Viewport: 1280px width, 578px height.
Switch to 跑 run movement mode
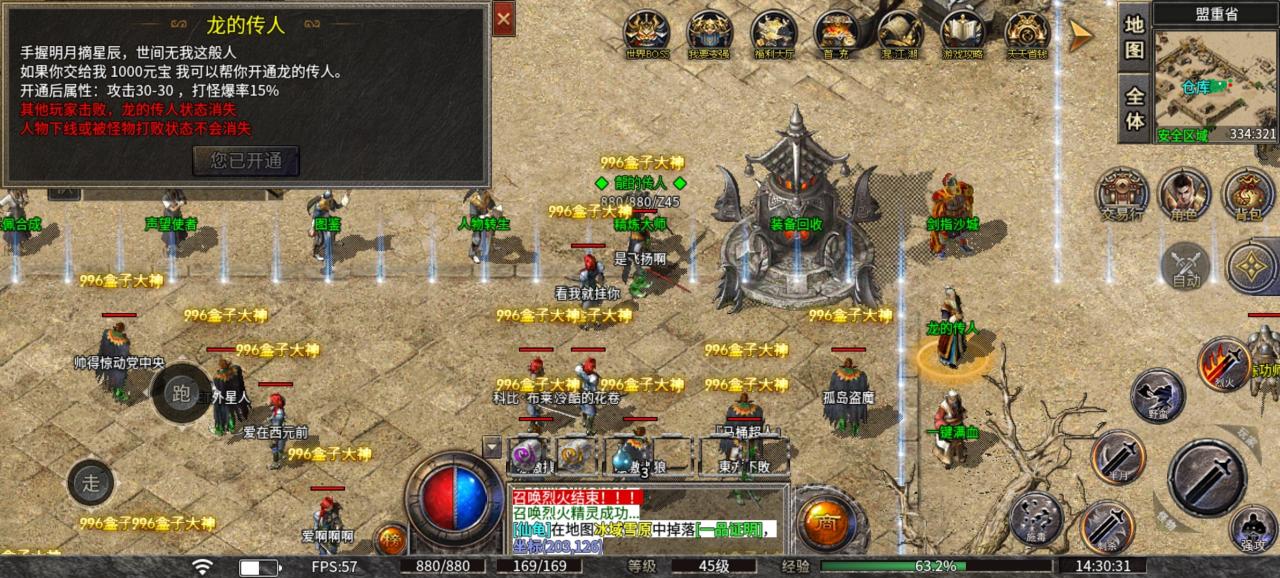(181, 393)
